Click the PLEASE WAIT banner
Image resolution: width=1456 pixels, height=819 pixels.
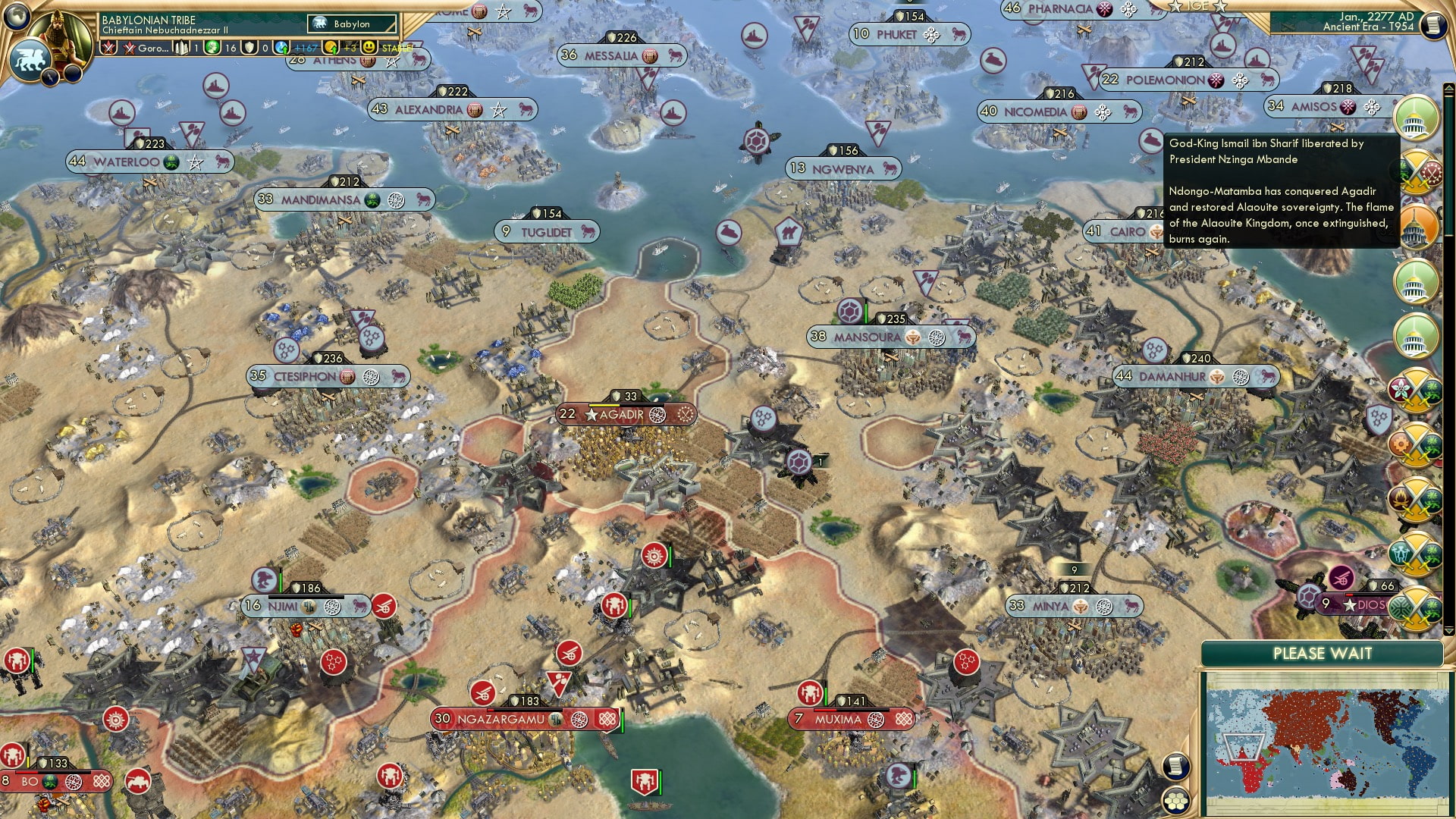point(1323,653)
